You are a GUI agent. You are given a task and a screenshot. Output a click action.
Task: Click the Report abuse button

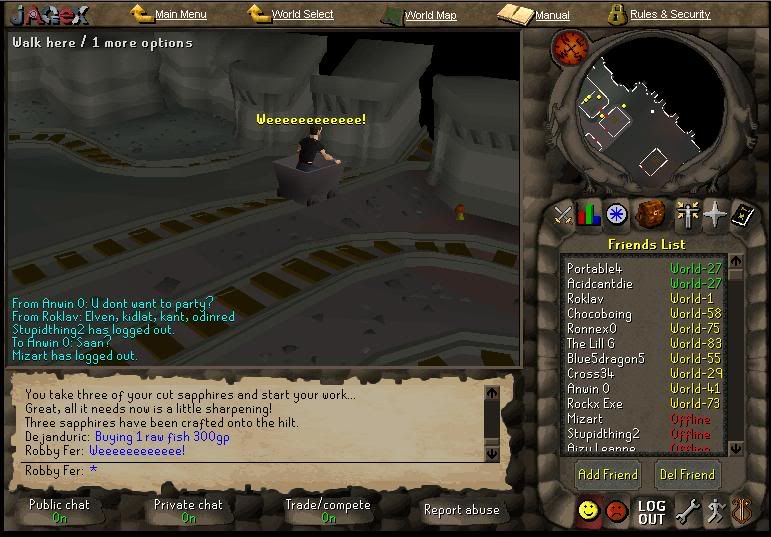click(461, 510)
